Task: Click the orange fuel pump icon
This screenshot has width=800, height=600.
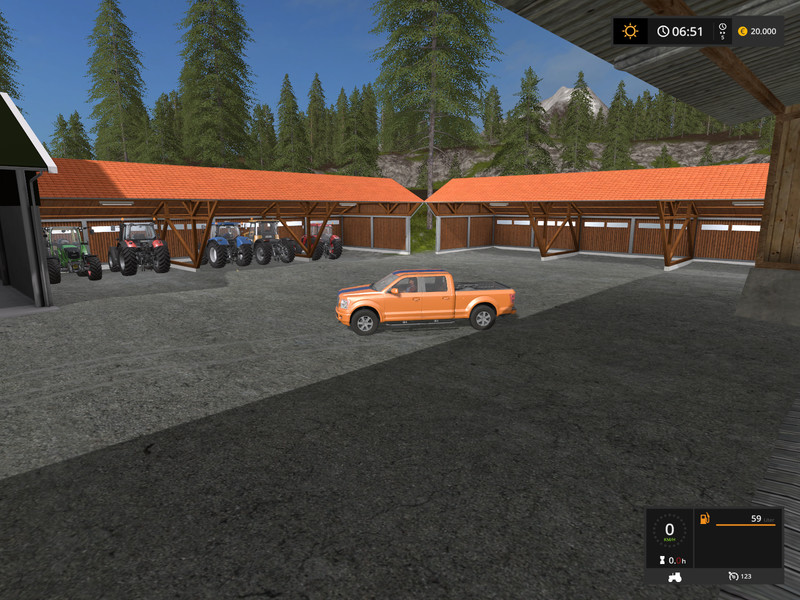Action: click(705, 519)
